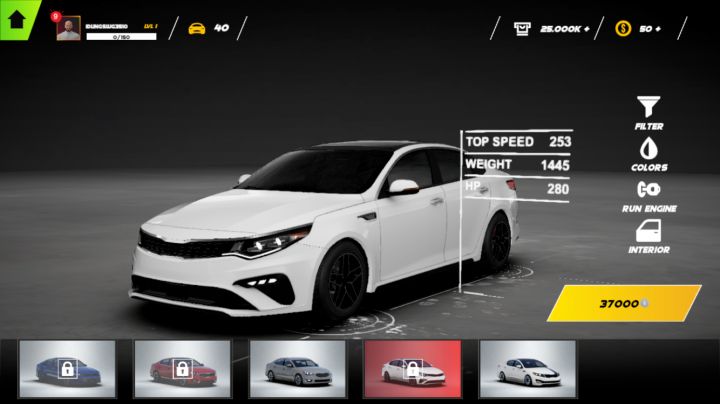This screenshot has width=720, height=404.
Task: Select the locked blue car thumbnail
Action: (67, 369)
